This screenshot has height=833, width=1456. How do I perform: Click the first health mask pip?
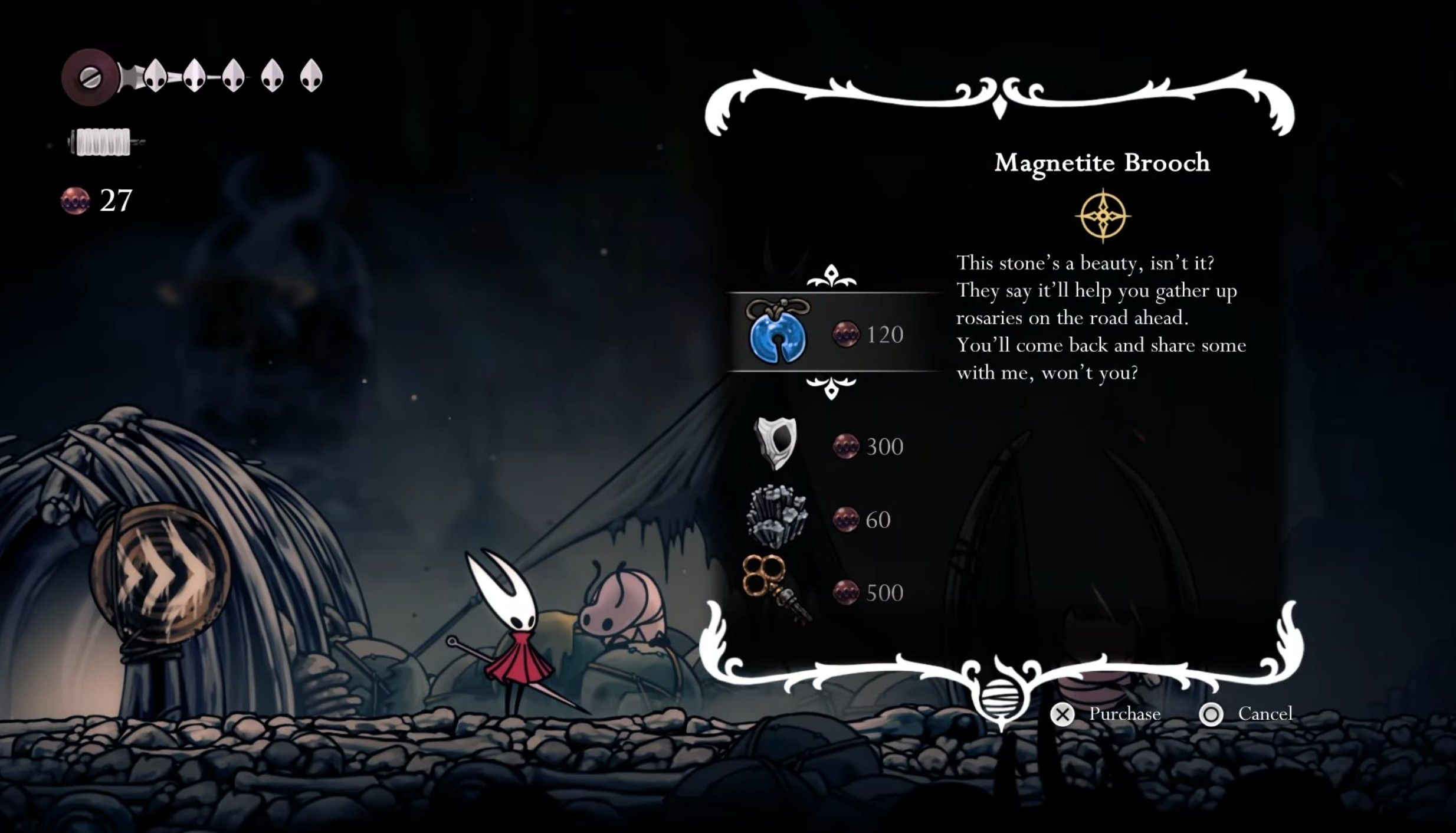coord(156,77)
